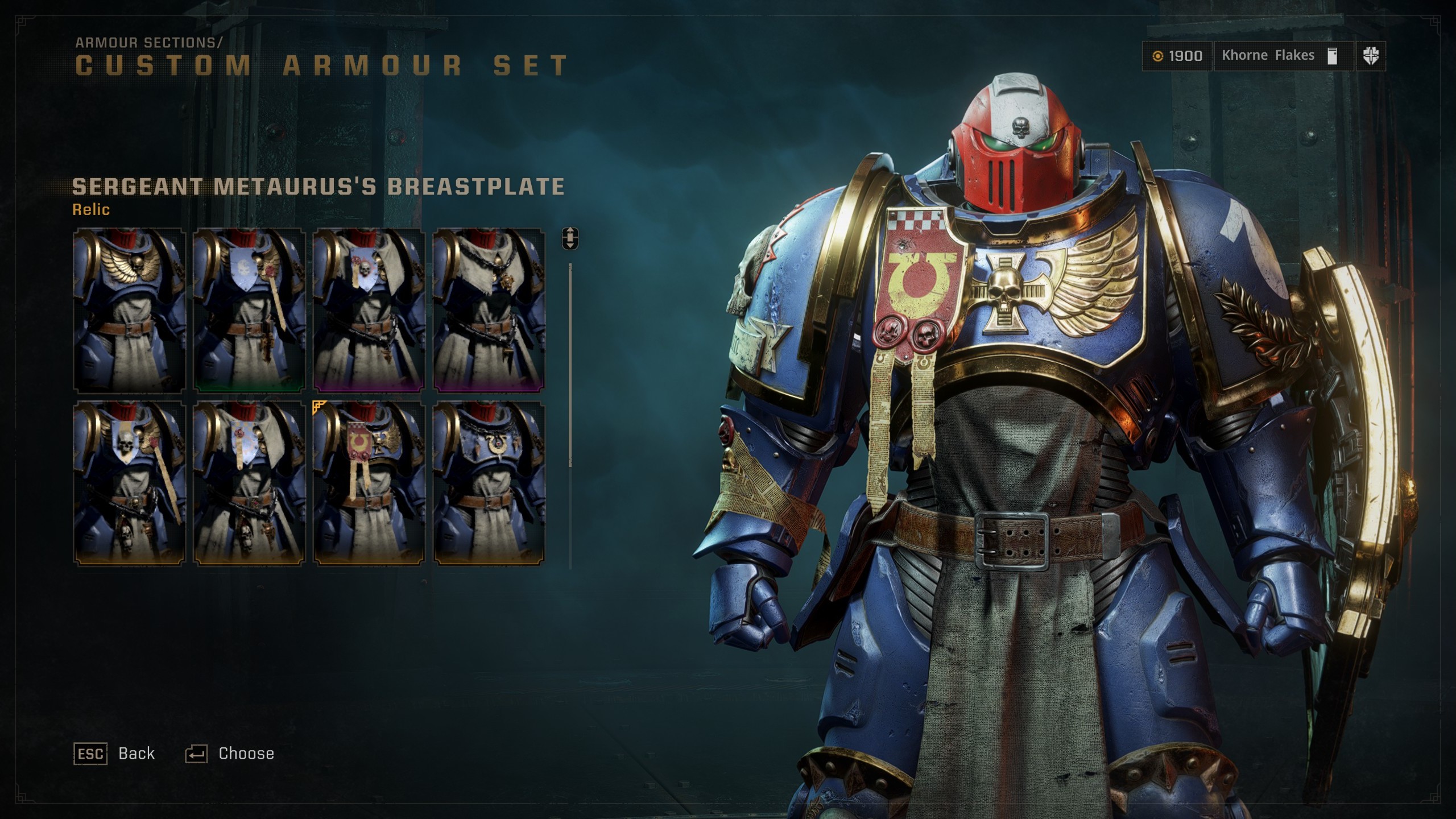Click the breastplate list scrollbar
The height and width of the screenshot is (819, 1456).
tap(570, 364)
